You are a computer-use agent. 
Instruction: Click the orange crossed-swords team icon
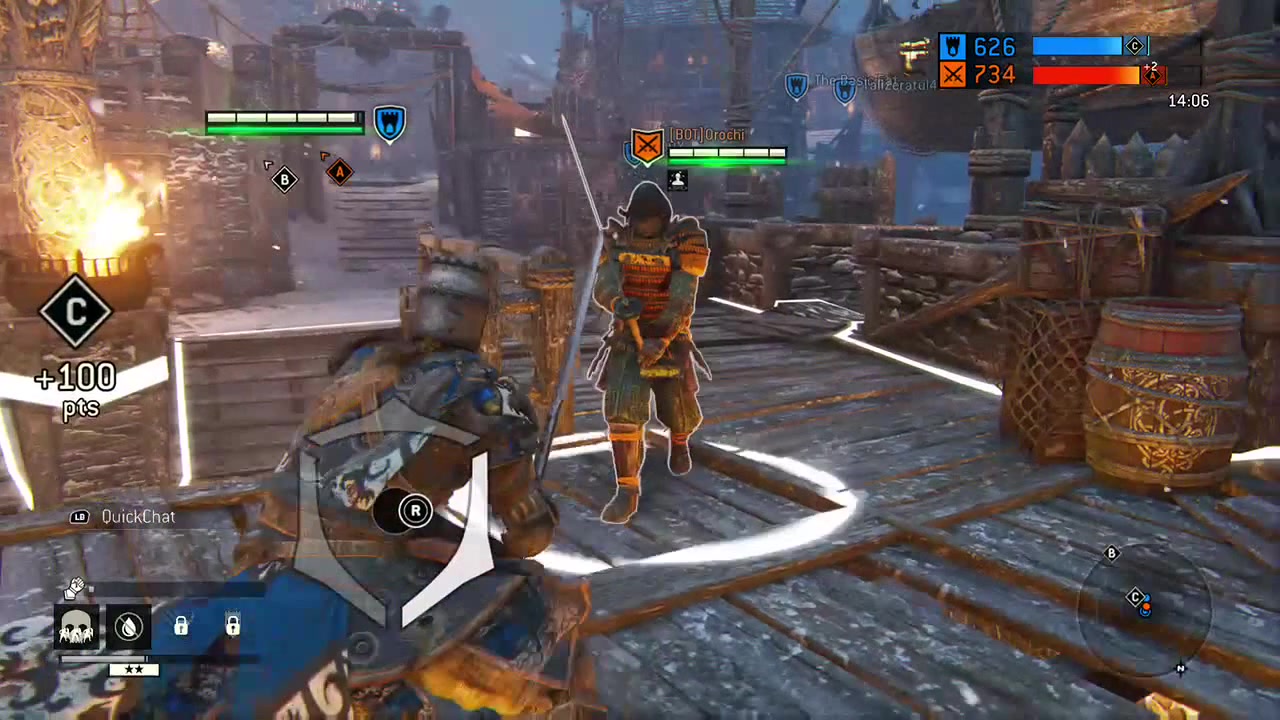point(951,74)
